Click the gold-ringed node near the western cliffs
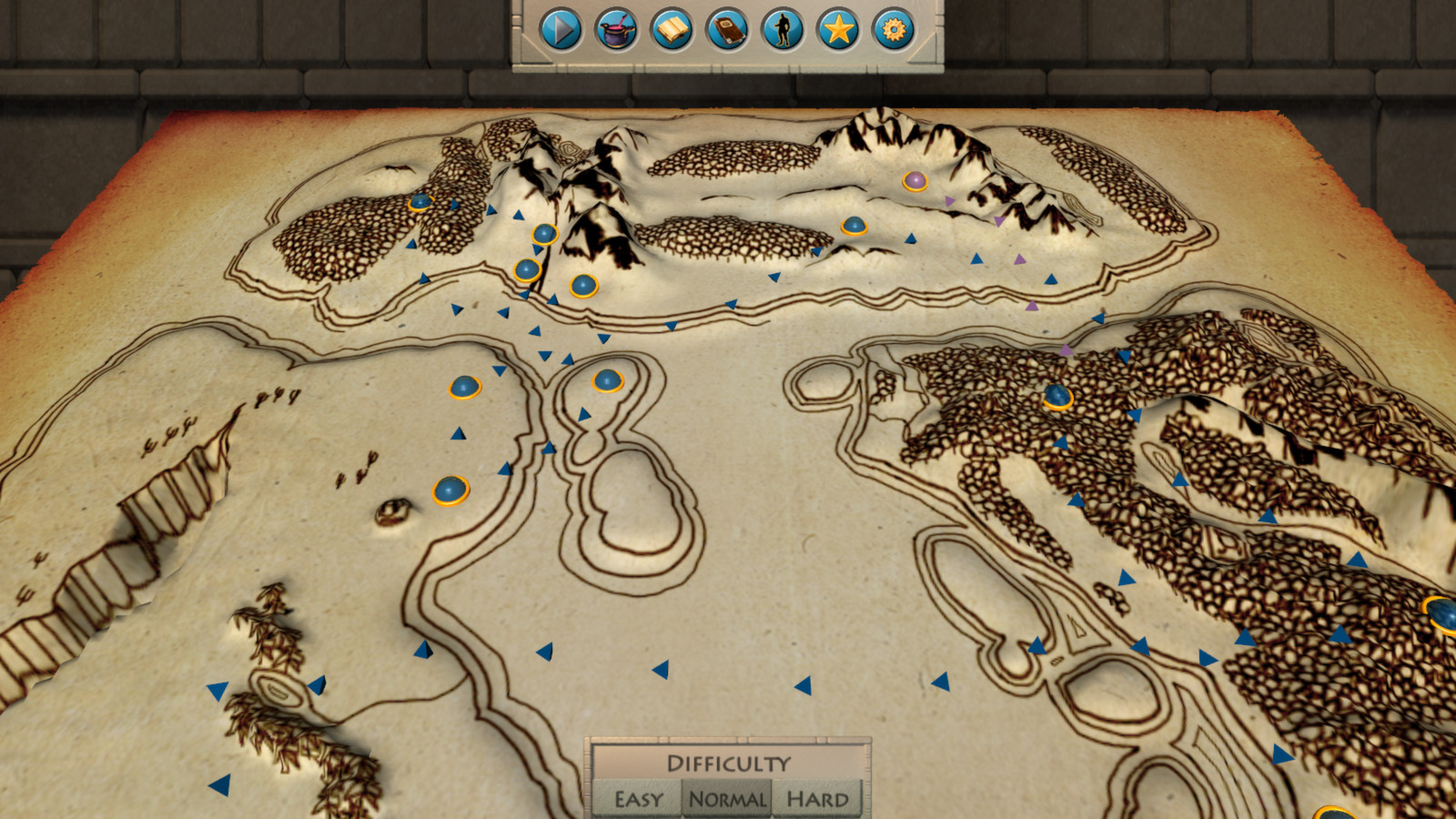 tap(452, 489)
